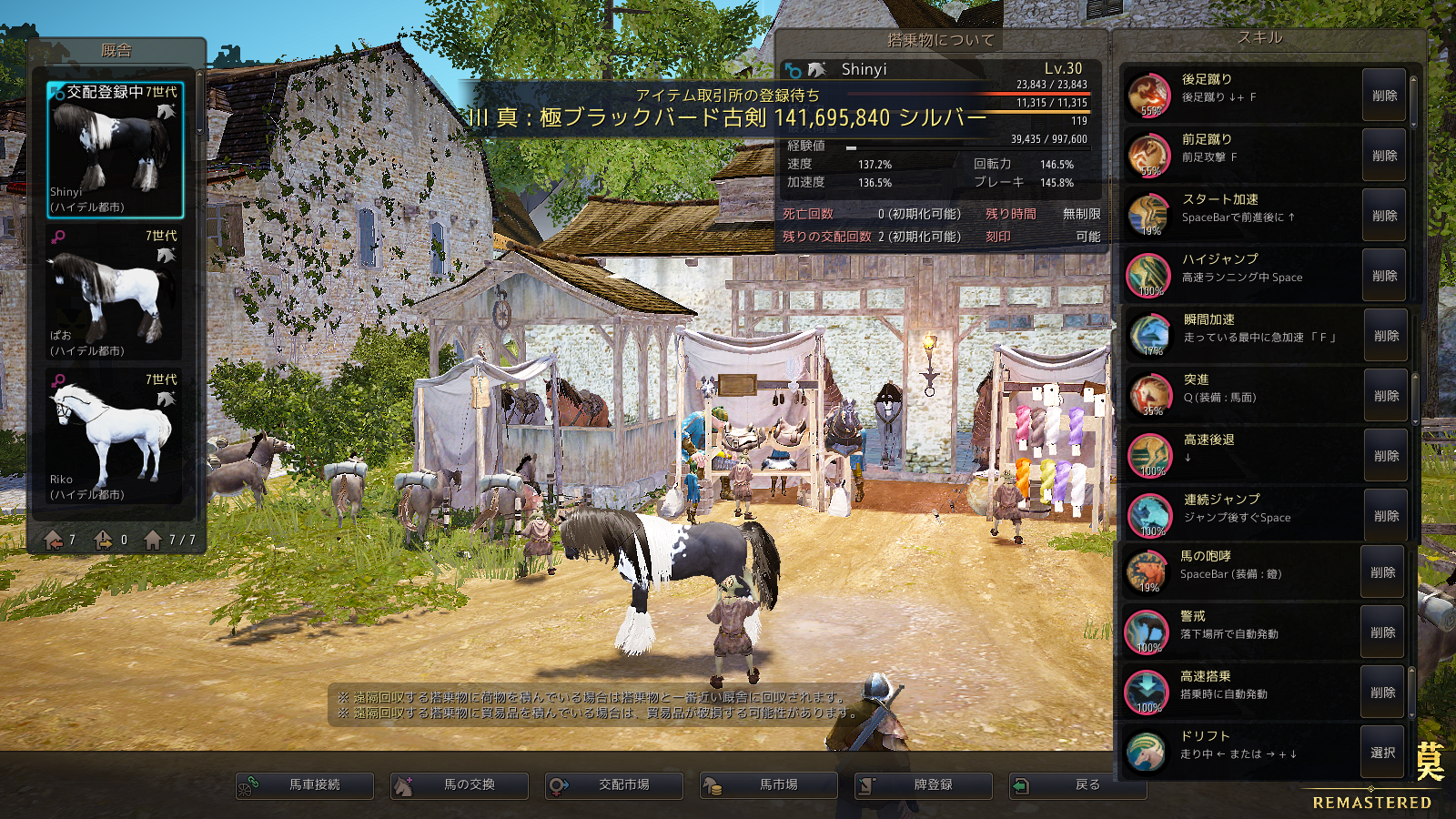The width and height of the screenshot is (1456, 819).
Task: Remove the 高速後退 skill
Action: 1386,456
